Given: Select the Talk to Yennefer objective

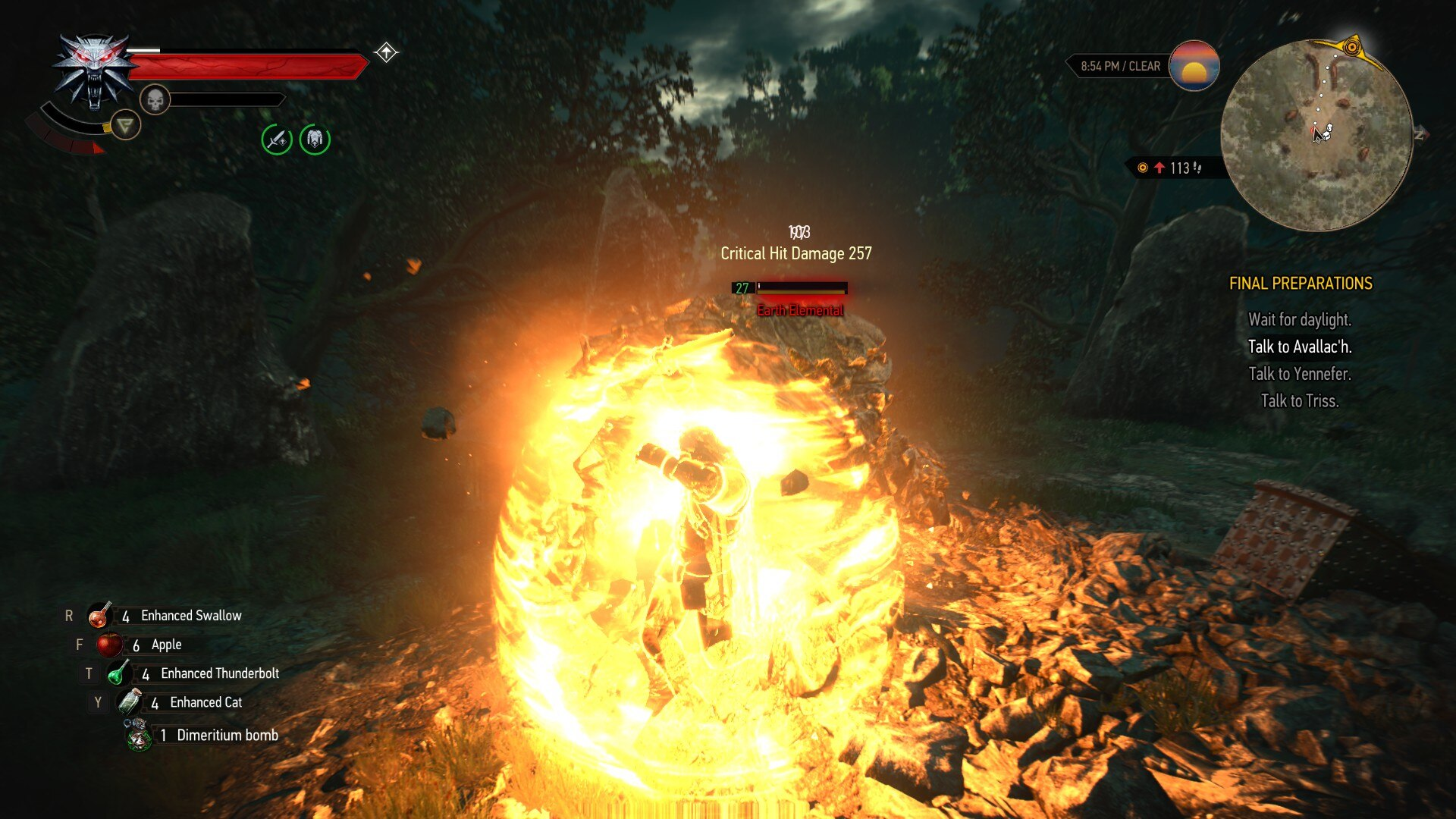Looking at the screenshot, I should [1300, 374].
